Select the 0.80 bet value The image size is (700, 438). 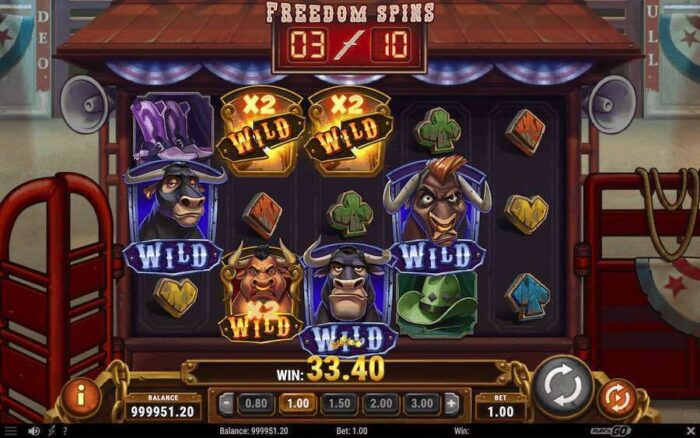pyautogui.click(x=257, y=404)
